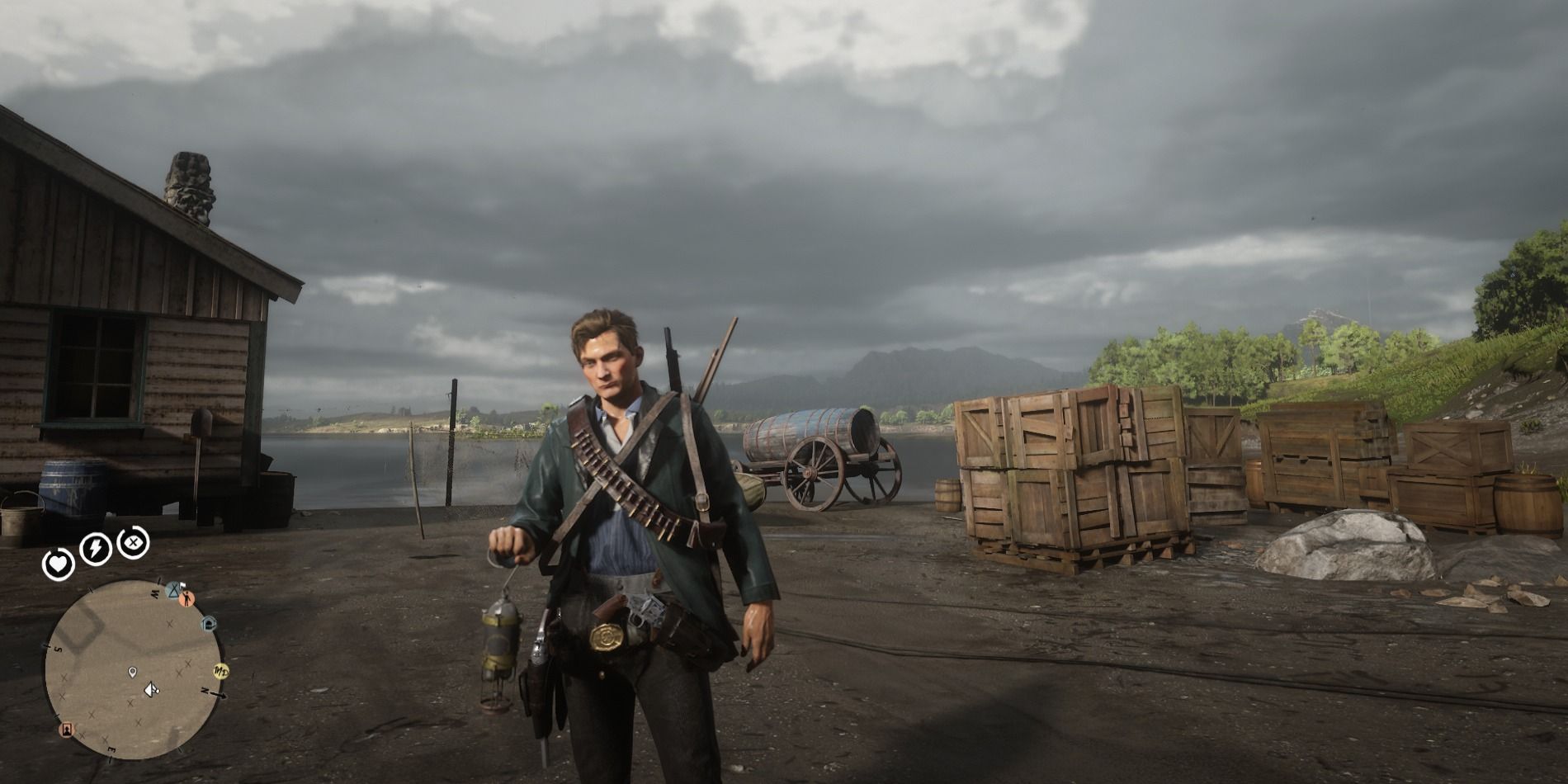Select the yellow MD mission marker
The image size is (1568, 784).
(x=220, y=669)
